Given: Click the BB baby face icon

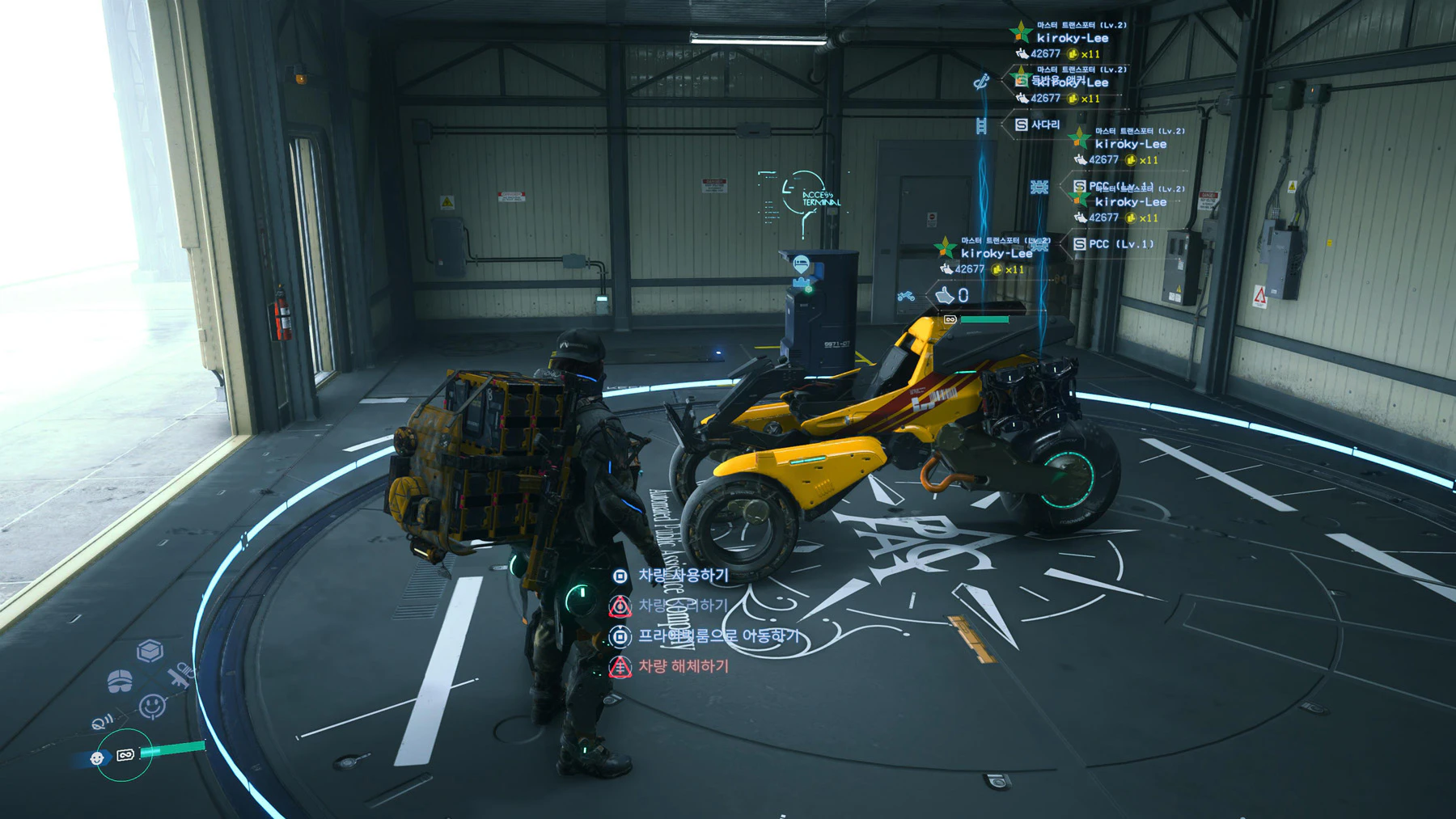Looking at the screenshot, I should [x=97, y=758].
